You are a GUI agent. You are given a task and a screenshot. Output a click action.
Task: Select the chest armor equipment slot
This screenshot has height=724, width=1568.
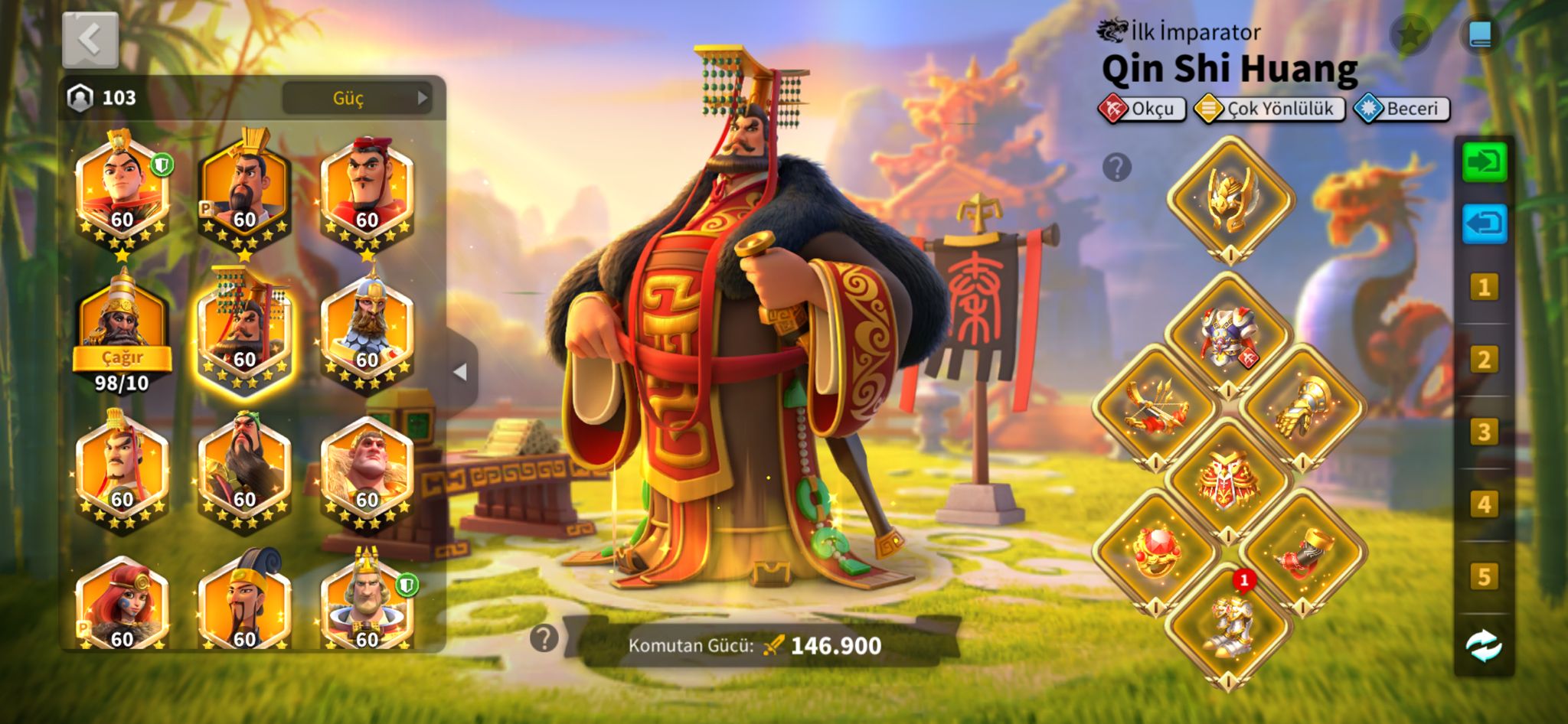click(x=1228, y=335)
